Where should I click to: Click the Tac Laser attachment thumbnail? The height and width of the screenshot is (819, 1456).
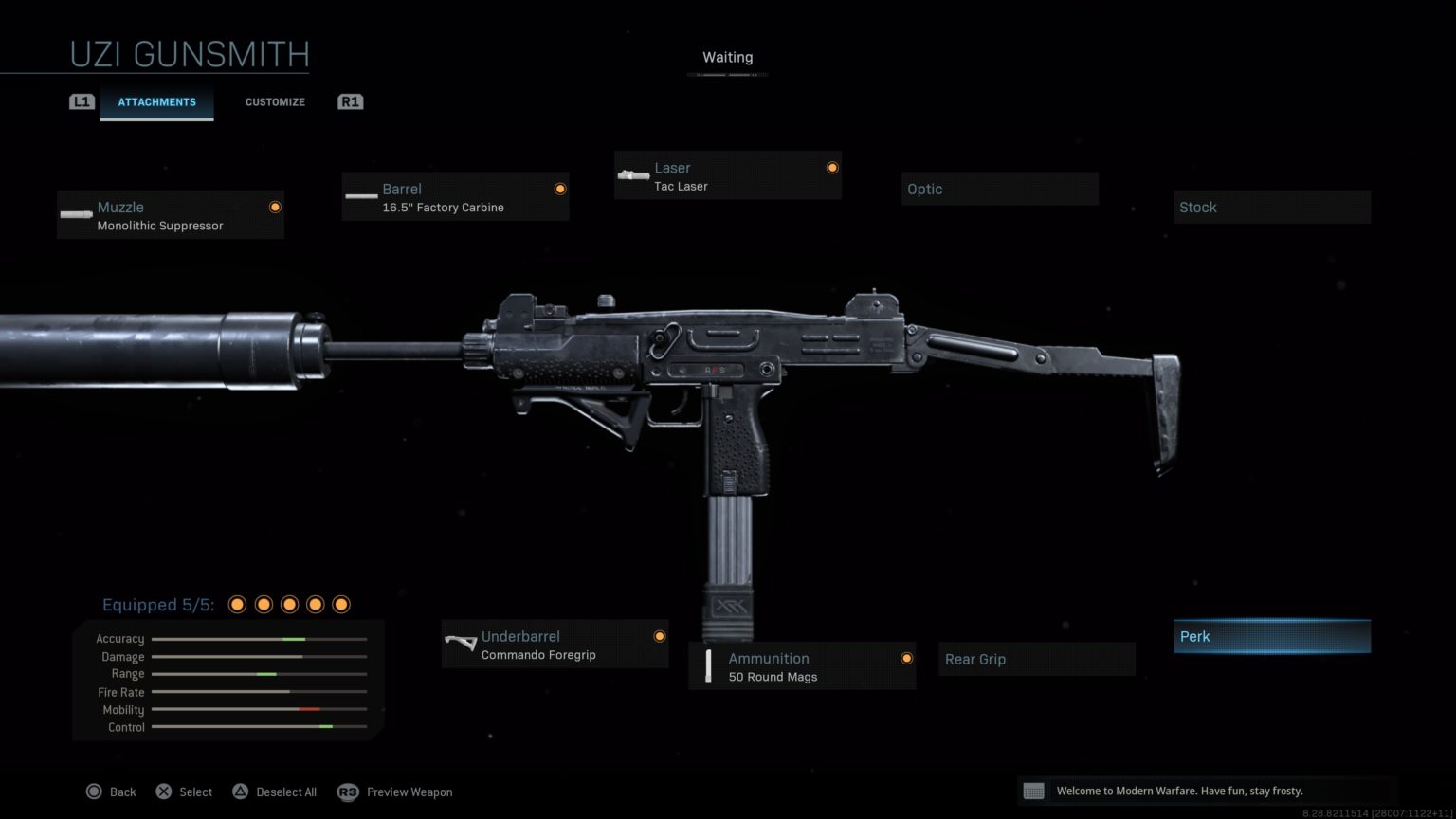tap(632, 175)
